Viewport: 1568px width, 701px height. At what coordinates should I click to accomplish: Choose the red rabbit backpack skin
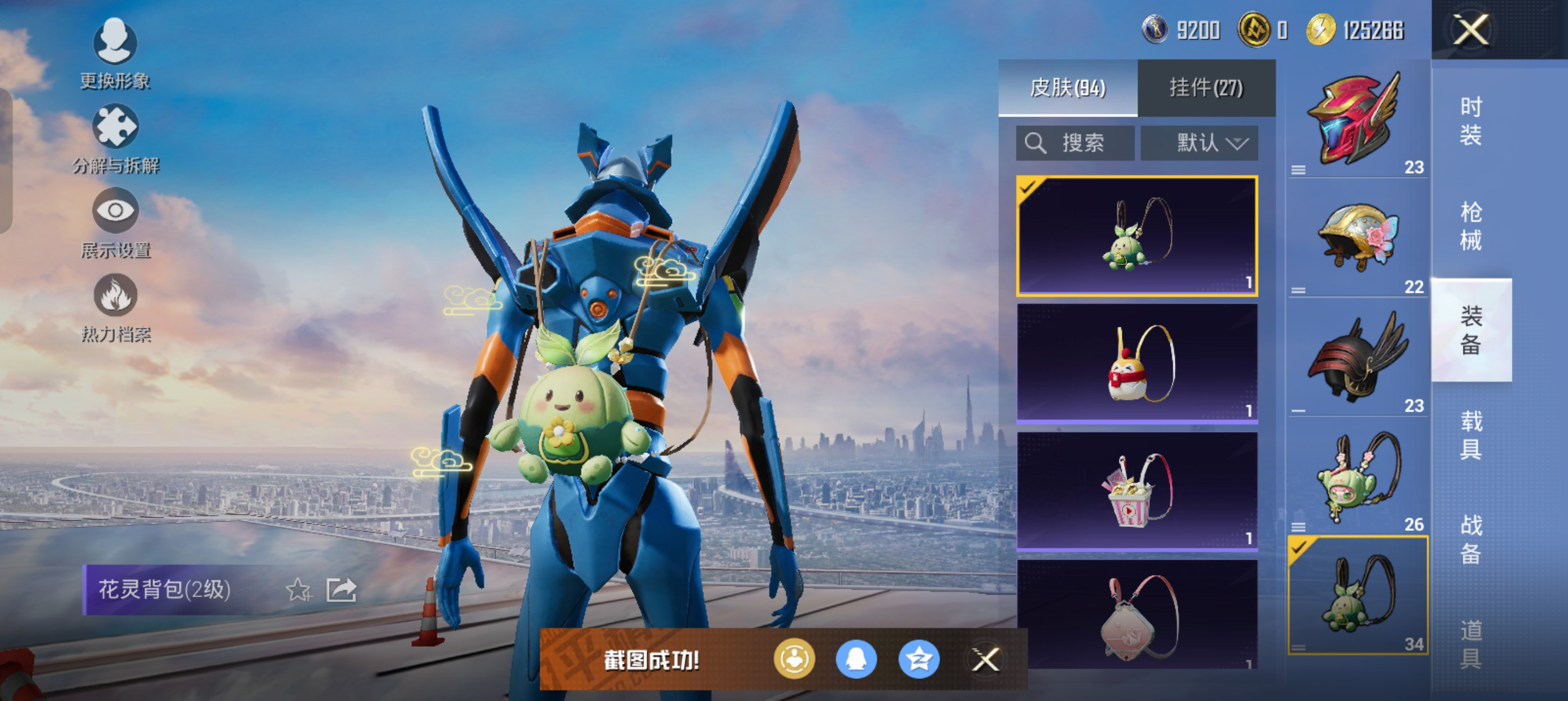tap(1137, 364)
